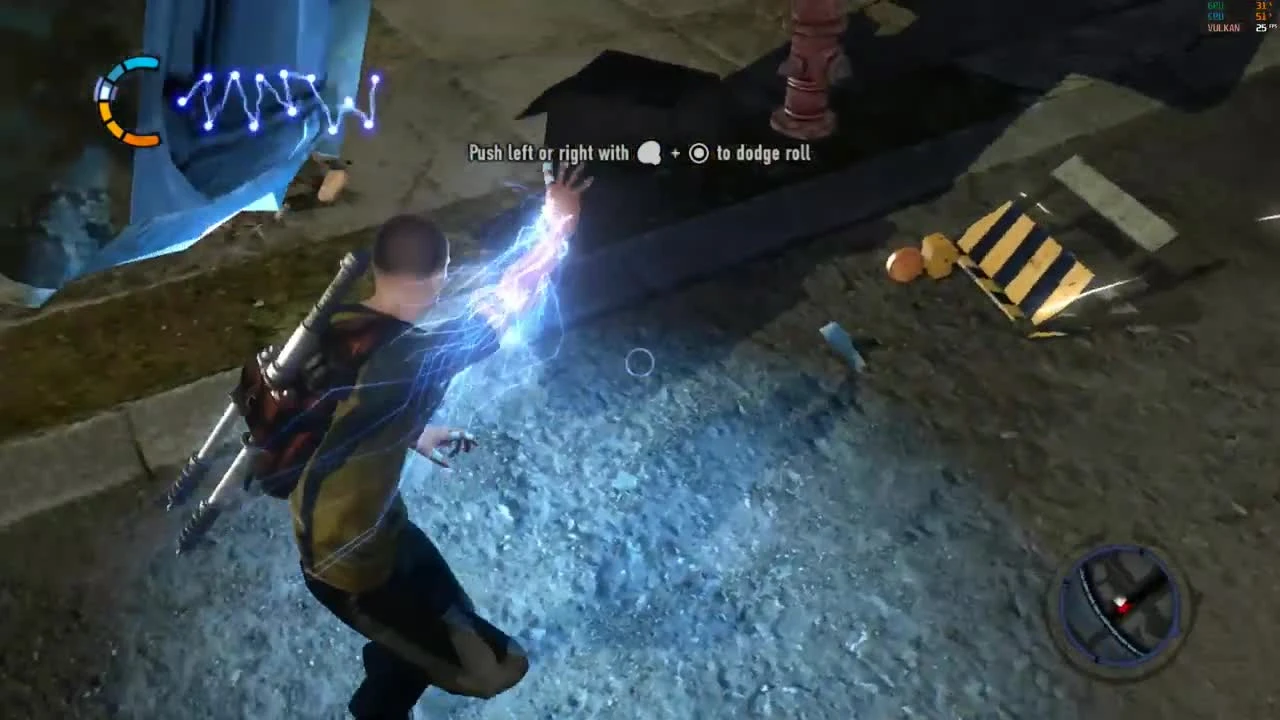
Task: Click the left stick icon in dodge prompt
Action: pyautogui.click(x=649, y=154)
